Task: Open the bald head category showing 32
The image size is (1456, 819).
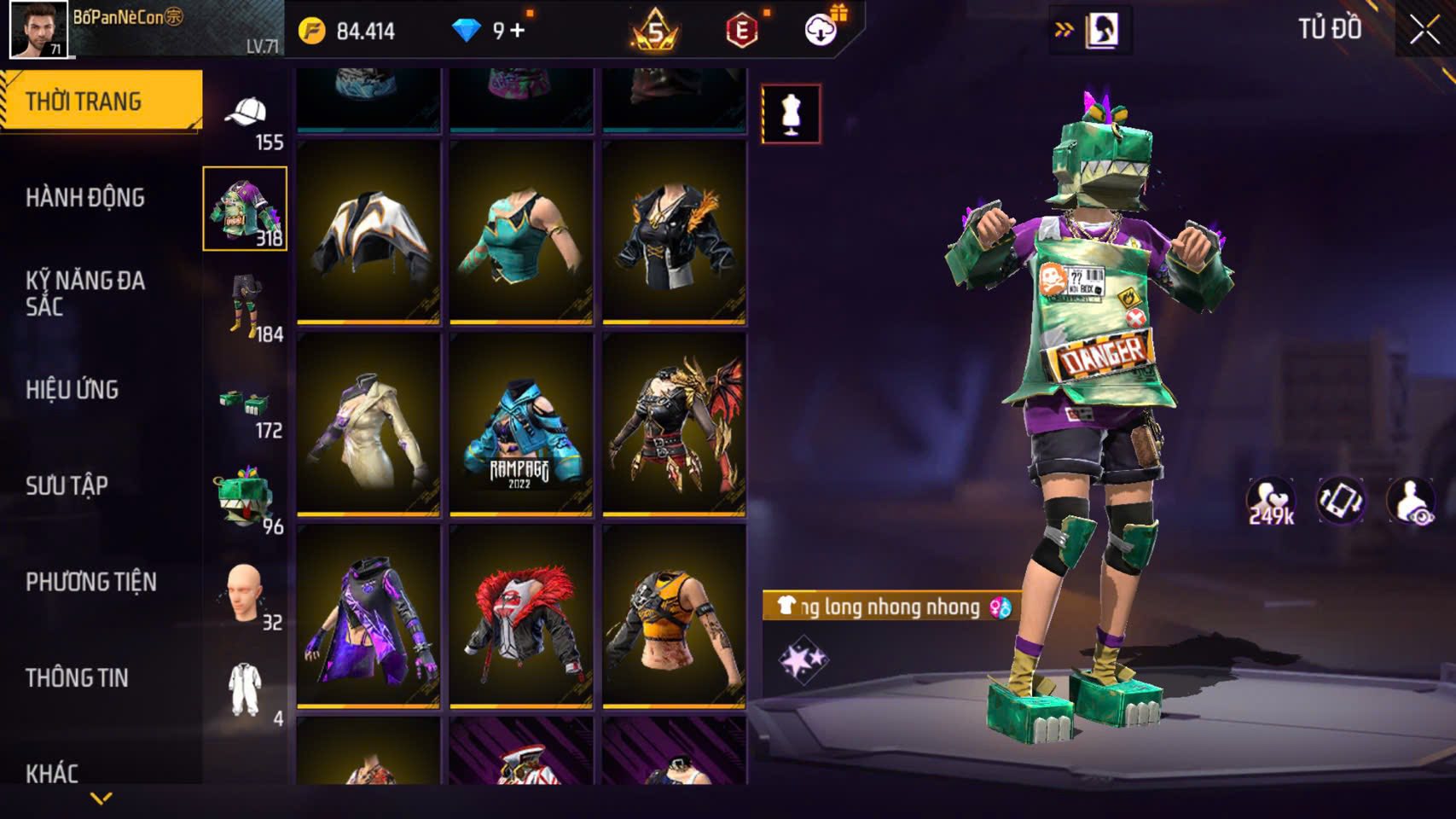Action: click(246, 595)
